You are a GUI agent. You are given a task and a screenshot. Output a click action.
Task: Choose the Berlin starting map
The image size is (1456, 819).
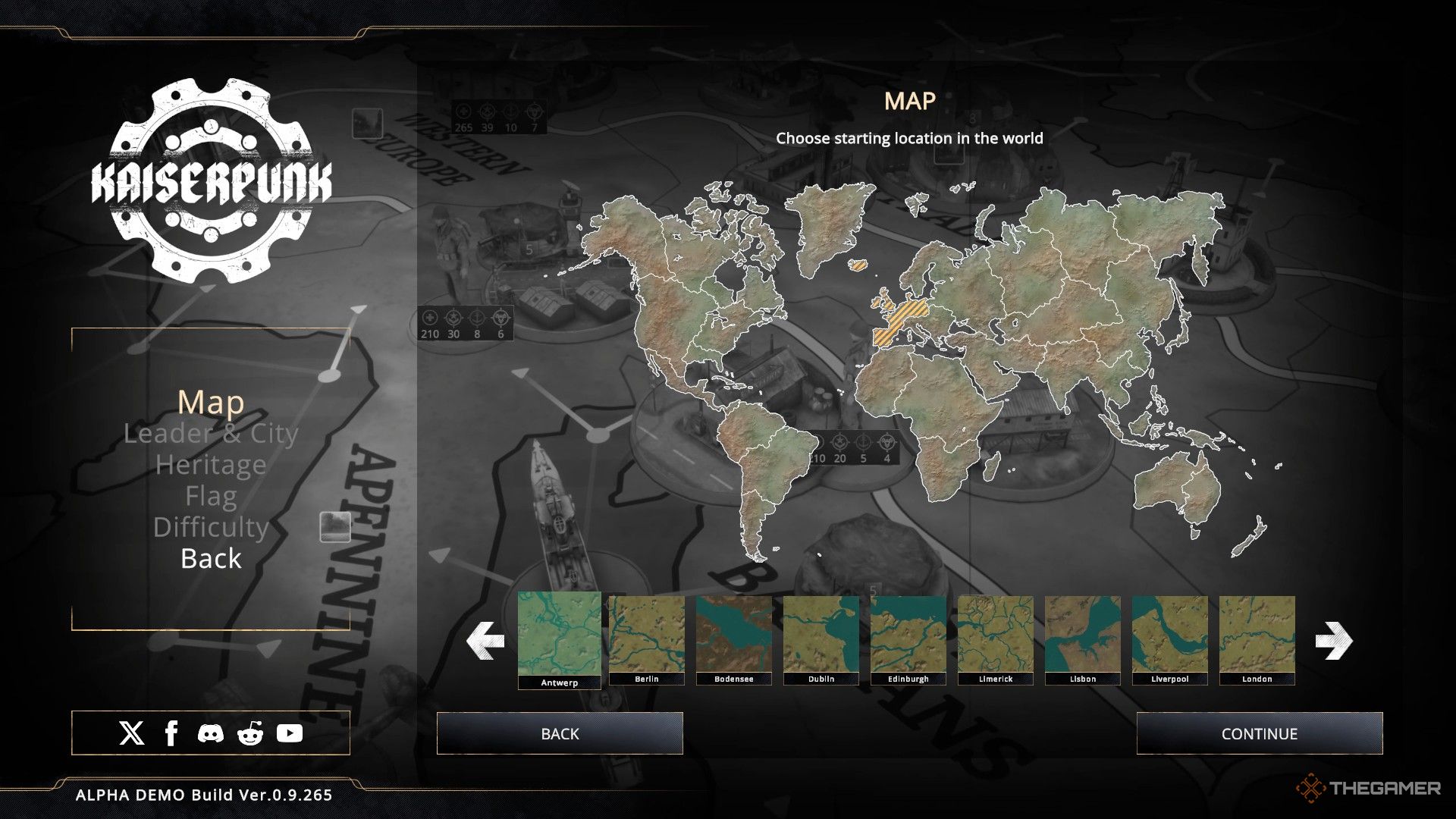point(646,639)
